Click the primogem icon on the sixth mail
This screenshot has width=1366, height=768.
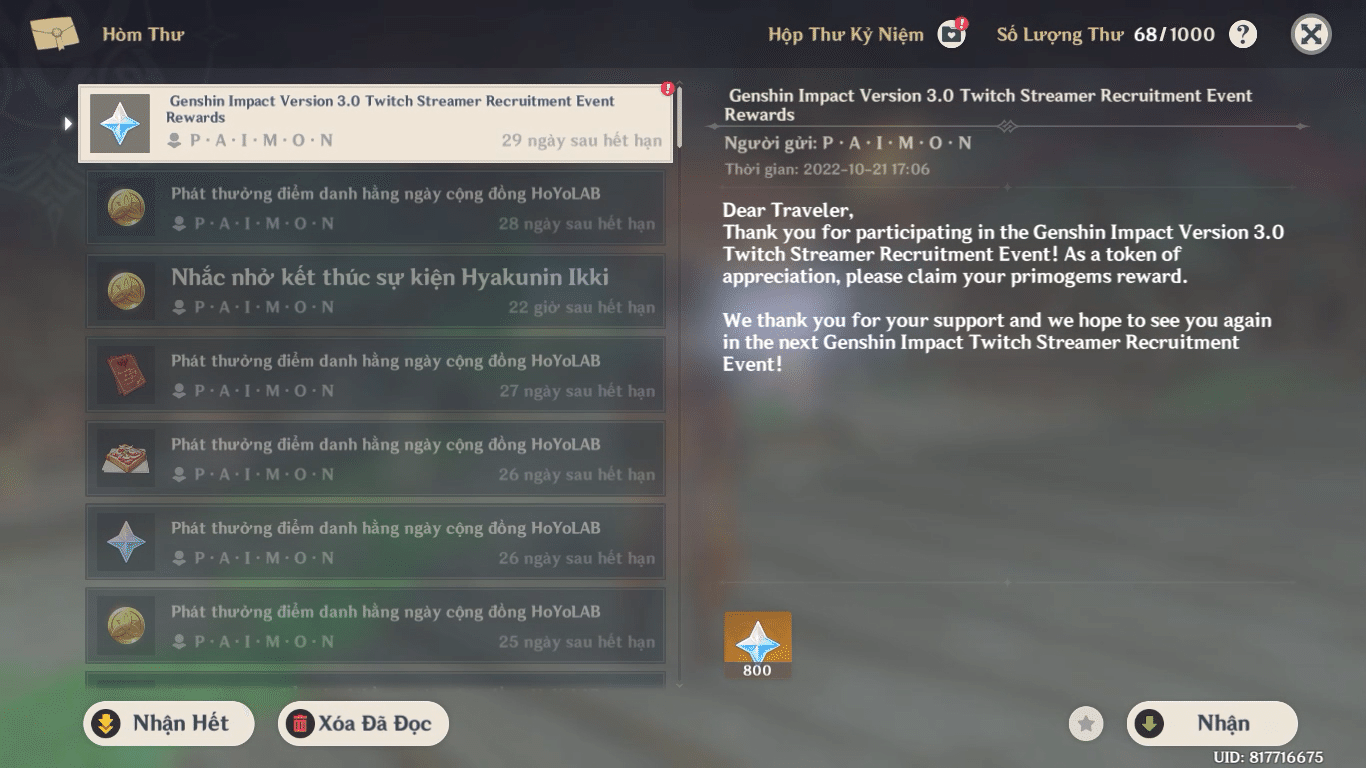[125, 541]
